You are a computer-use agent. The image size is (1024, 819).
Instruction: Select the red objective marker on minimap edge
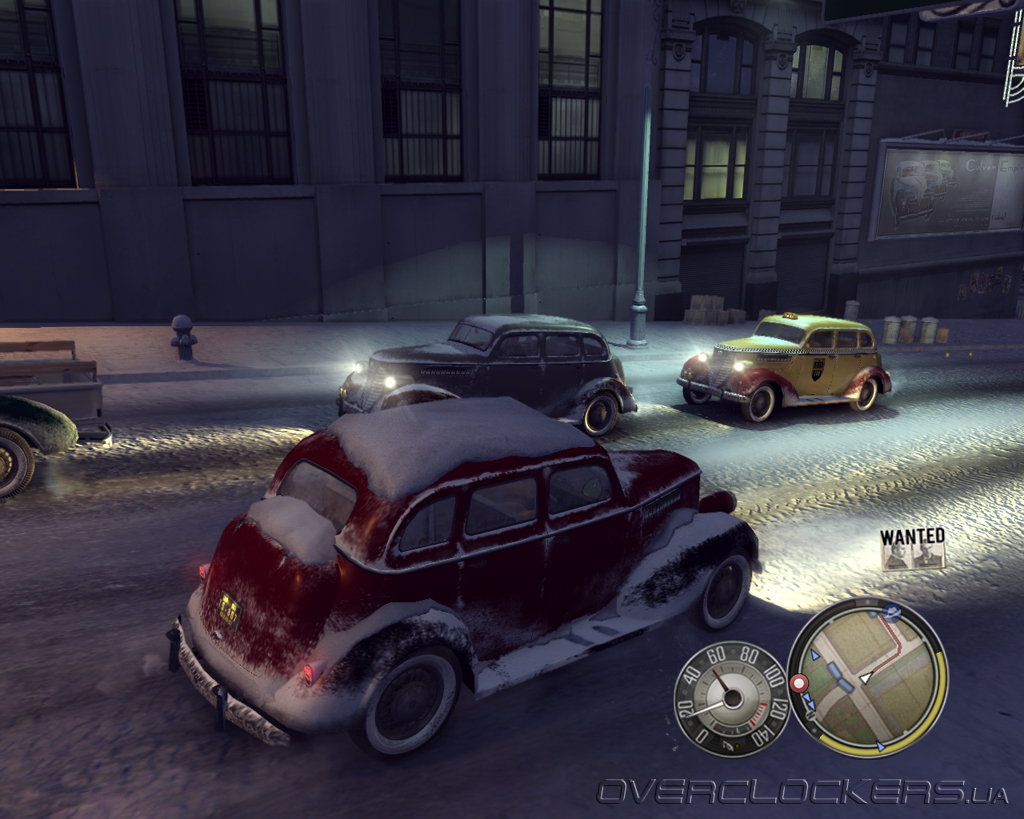[799, 683]
